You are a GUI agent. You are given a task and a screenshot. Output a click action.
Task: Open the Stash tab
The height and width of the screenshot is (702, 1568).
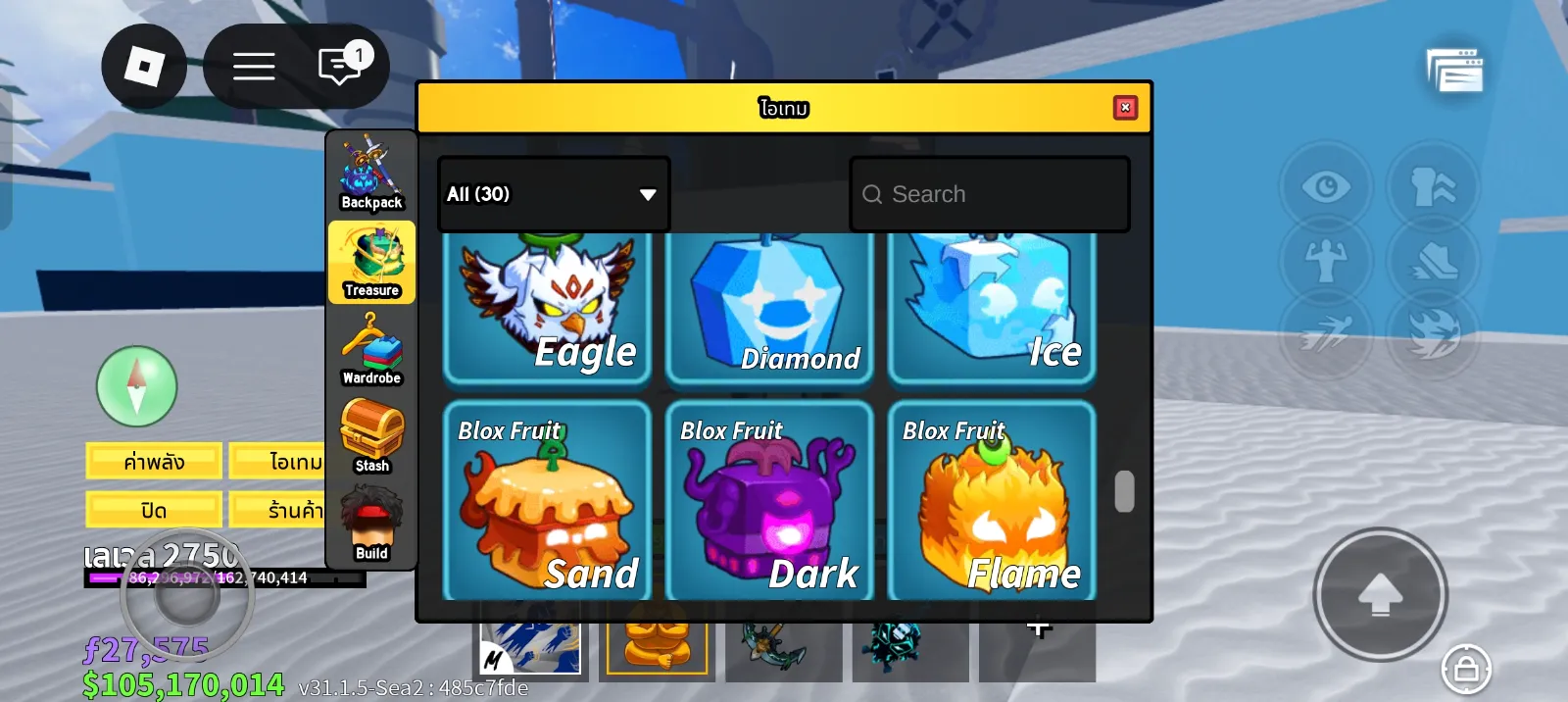coord(371,436)
